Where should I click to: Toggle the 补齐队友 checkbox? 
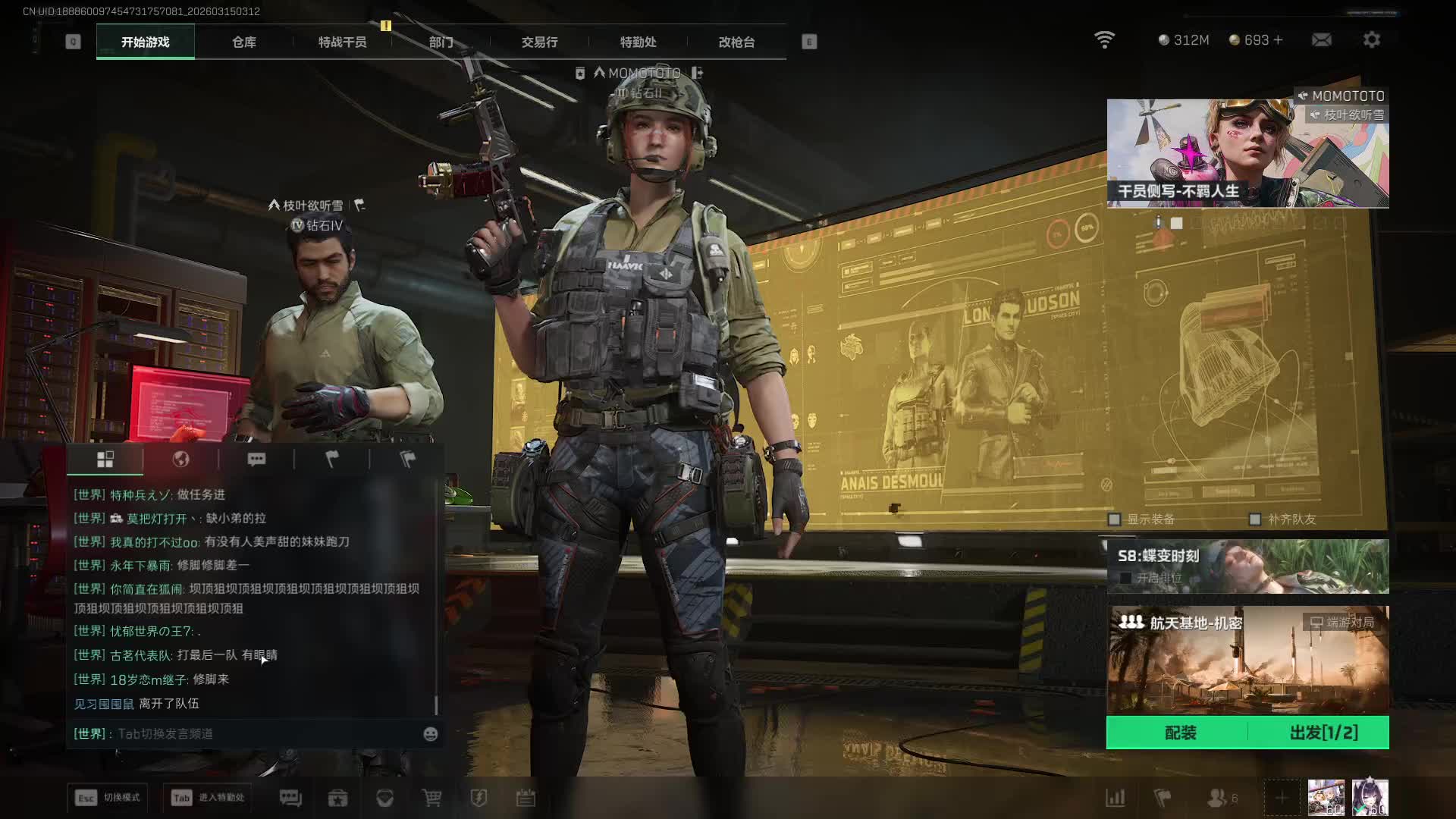(x=1255, y=519)
